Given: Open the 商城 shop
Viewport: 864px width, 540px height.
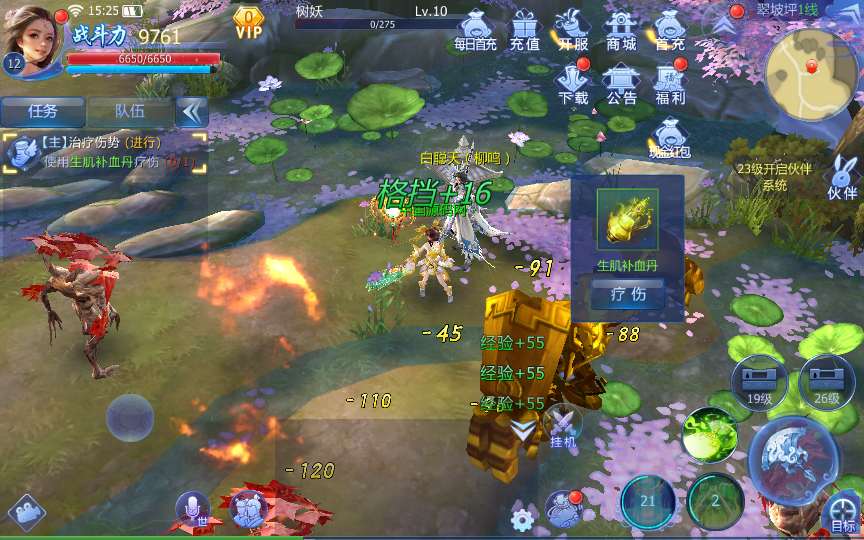Looking at the screenshot, I should point(621,30).
